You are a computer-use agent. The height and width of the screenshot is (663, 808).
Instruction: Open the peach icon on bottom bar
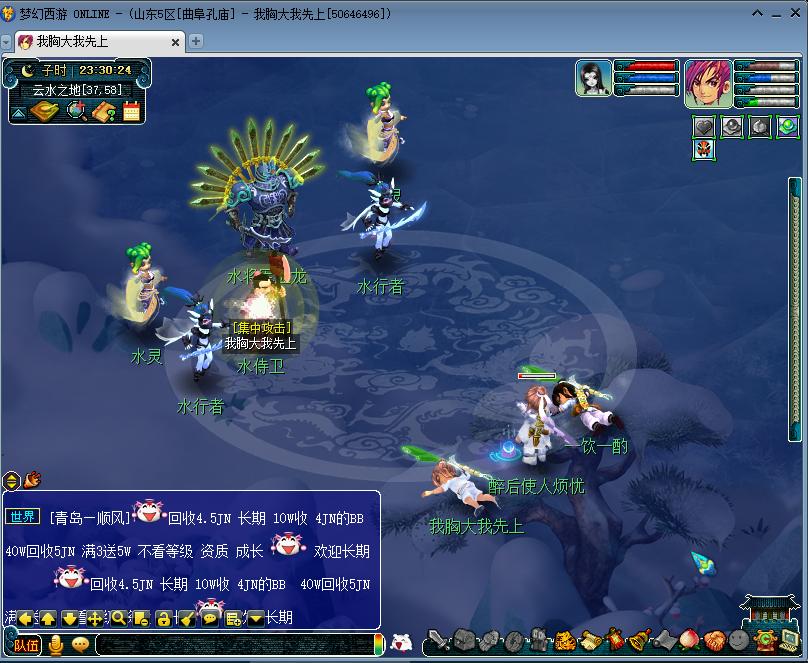[690, 640]
